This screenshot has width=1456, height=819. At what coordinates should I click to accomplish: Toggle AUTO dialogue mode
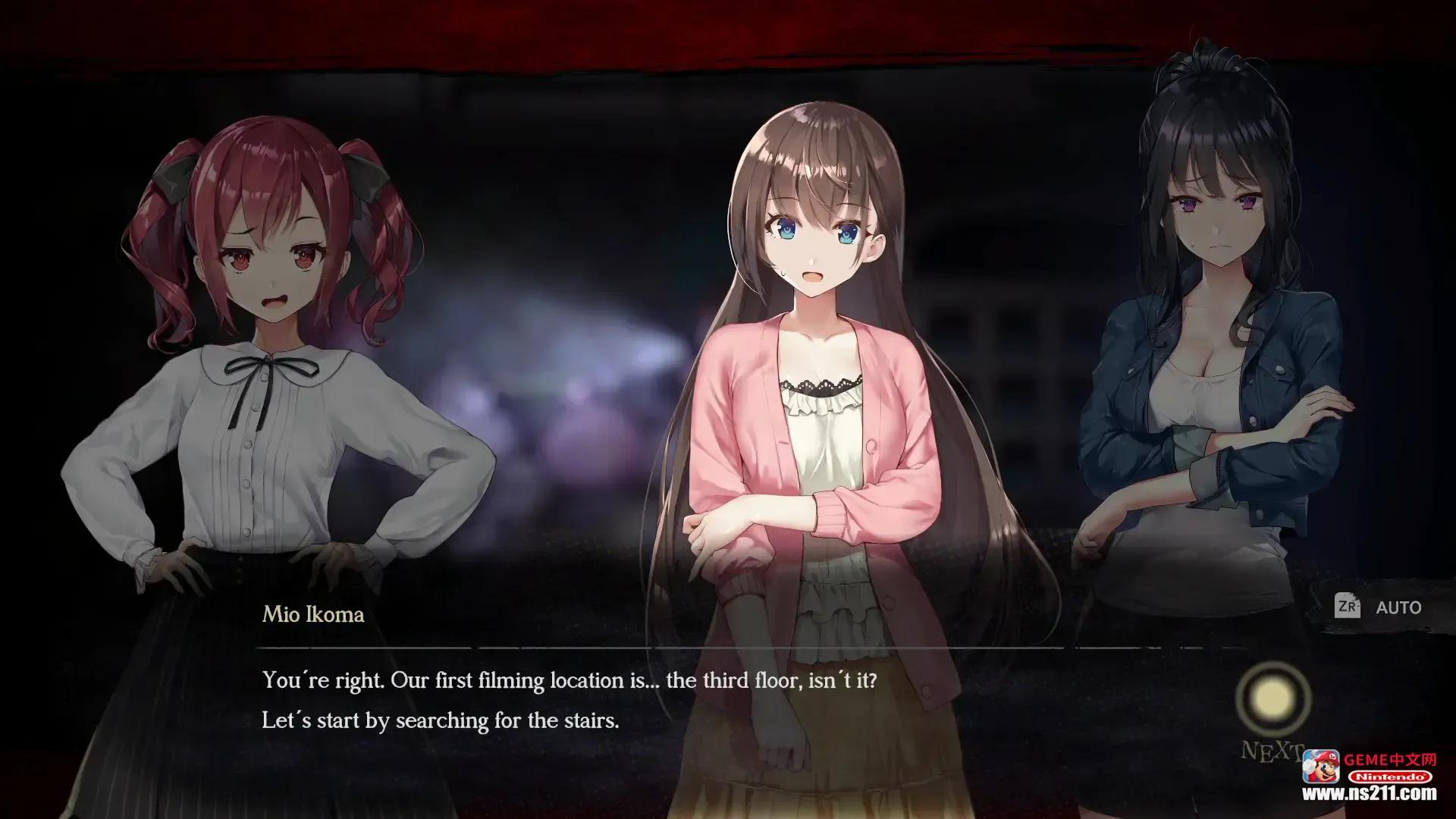point(1379,607)
